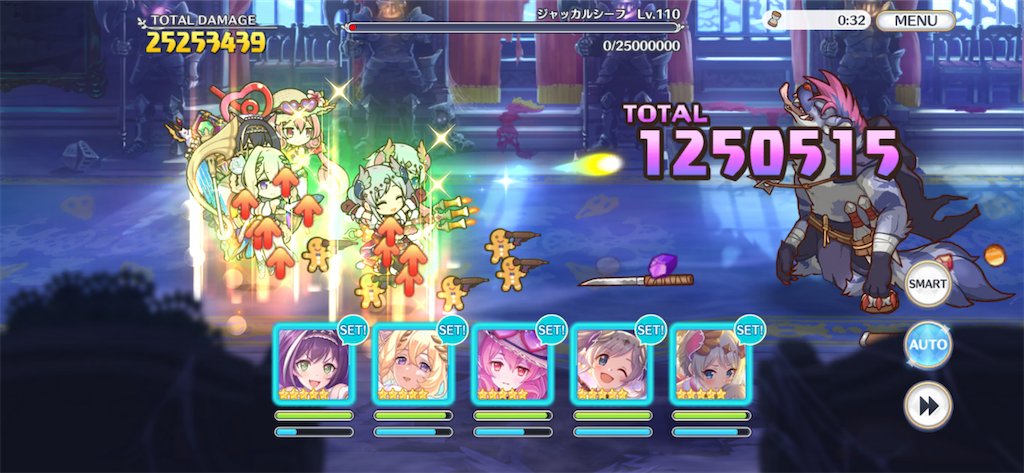Viewport: 1024px width, 473px height.
Task: Select the purple-haired green-eyed character portrait
Action: pos(313,365)
